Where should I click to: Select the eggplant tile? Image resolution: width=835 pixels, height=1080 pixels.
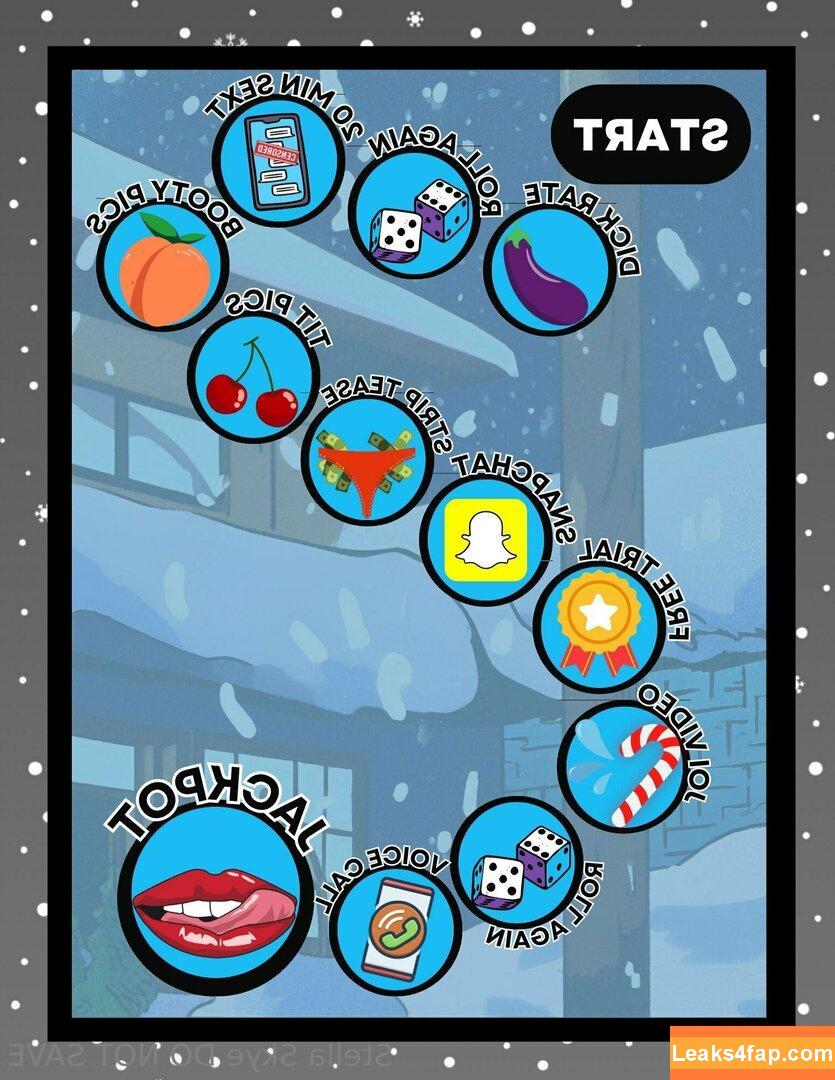pyautogui.click(x=549, y=269)
